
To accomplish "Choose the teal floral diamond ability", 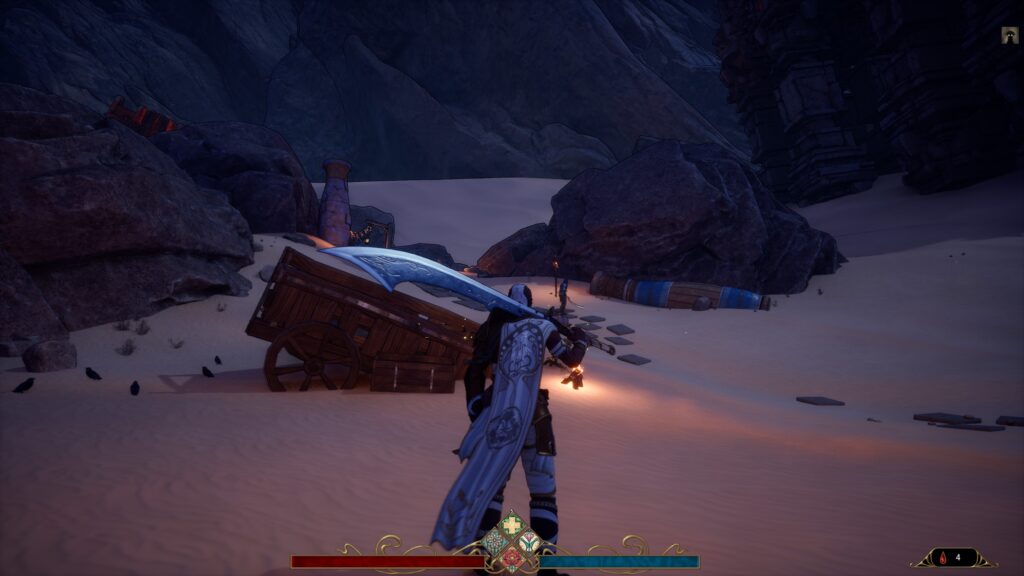I will [495, 543].
